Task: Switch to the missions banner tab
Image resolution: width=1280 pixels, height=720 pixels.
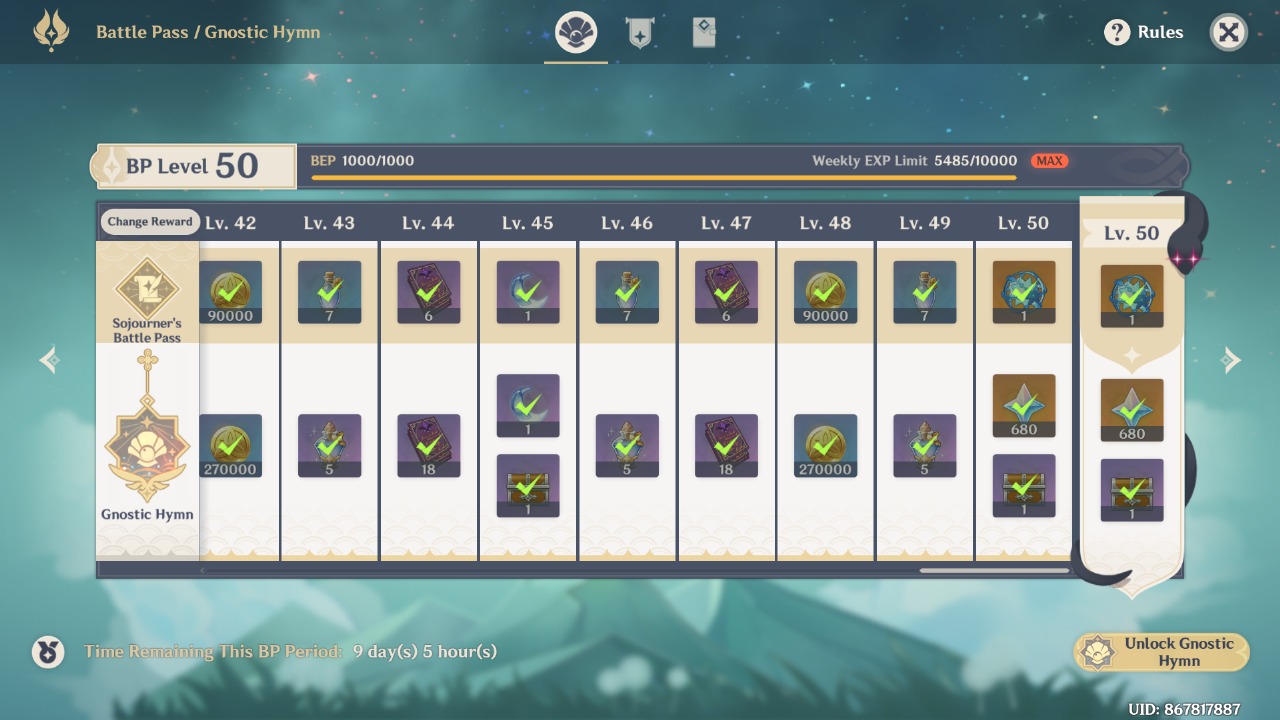Action: click(x=639, y=33)
